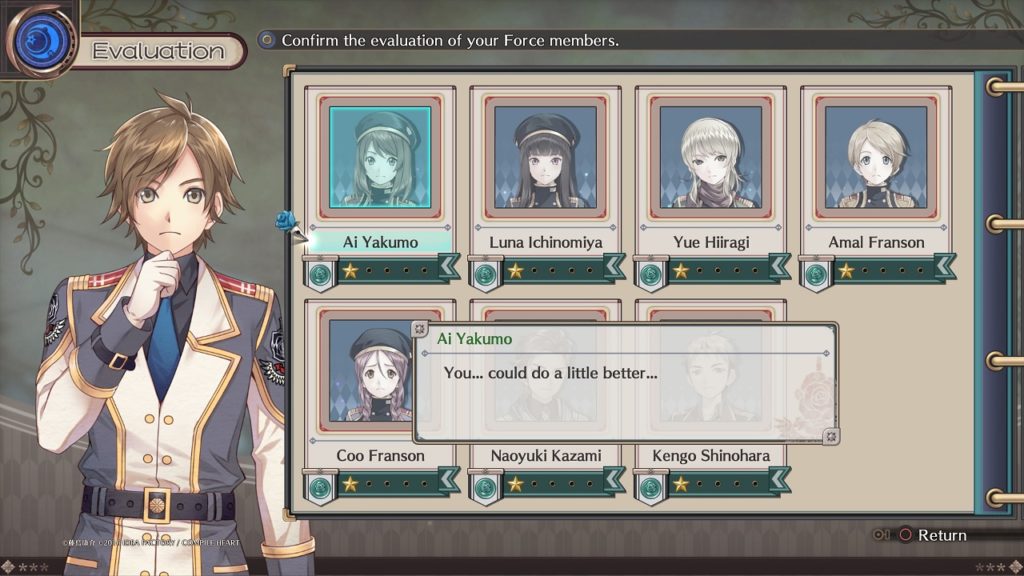1024x576 pixels.
Task: Select the Kengo Shinohara name label
Action: (x=710, y=456)
